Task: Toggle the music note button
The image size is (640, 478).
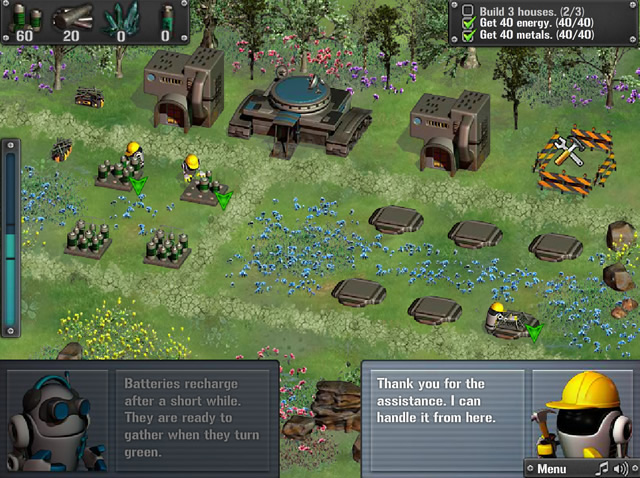Action: (x=602, y=468)
